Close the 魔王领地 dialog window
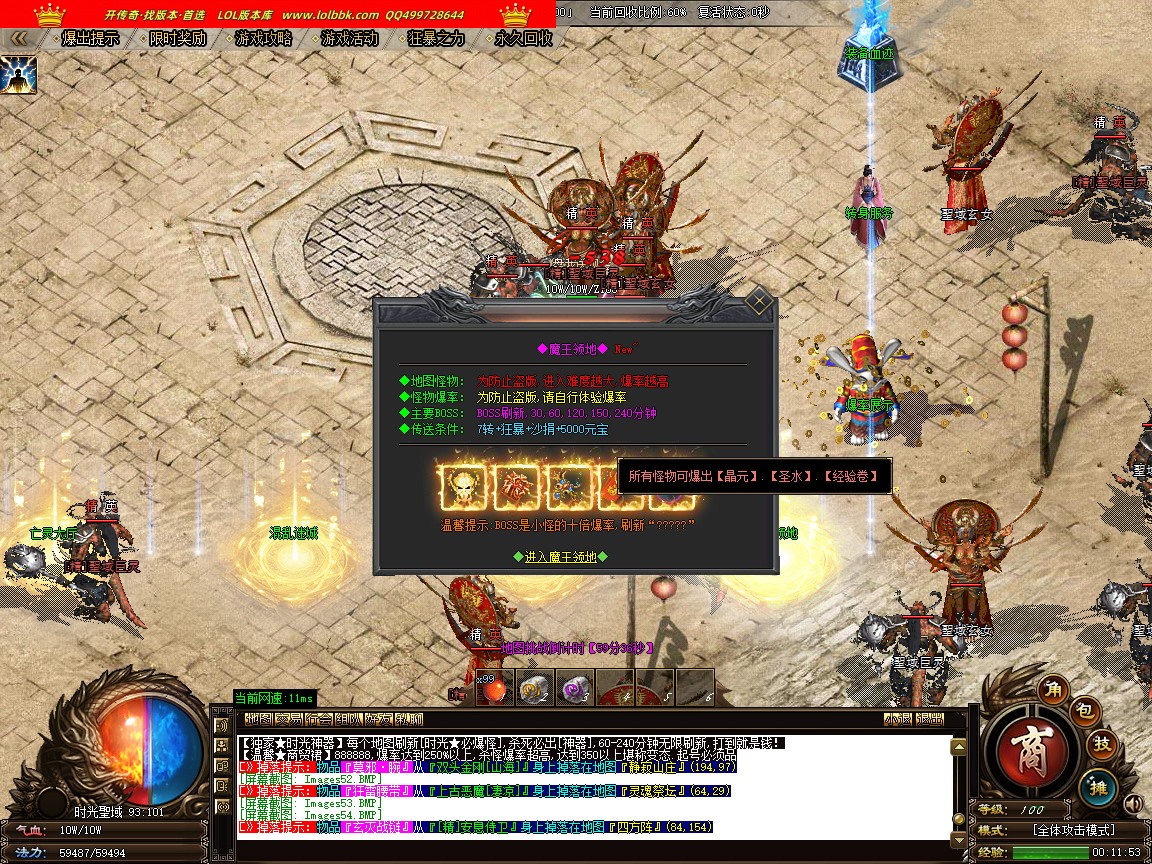 tap(759, 301)
